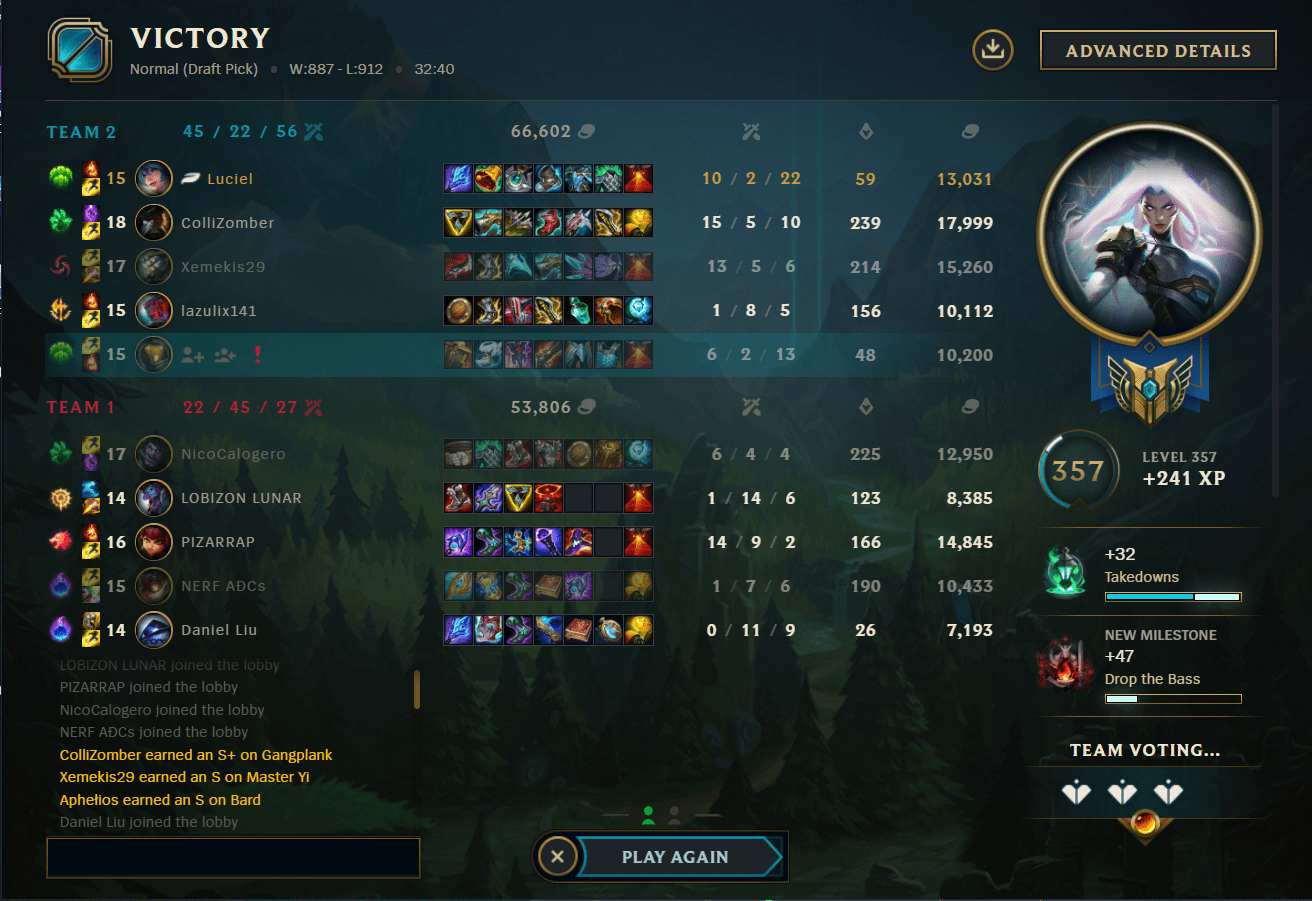This screenshot has height=901, width=1312.
Task: Click the vision score droplet column icon
Action: tap(865, 131)
